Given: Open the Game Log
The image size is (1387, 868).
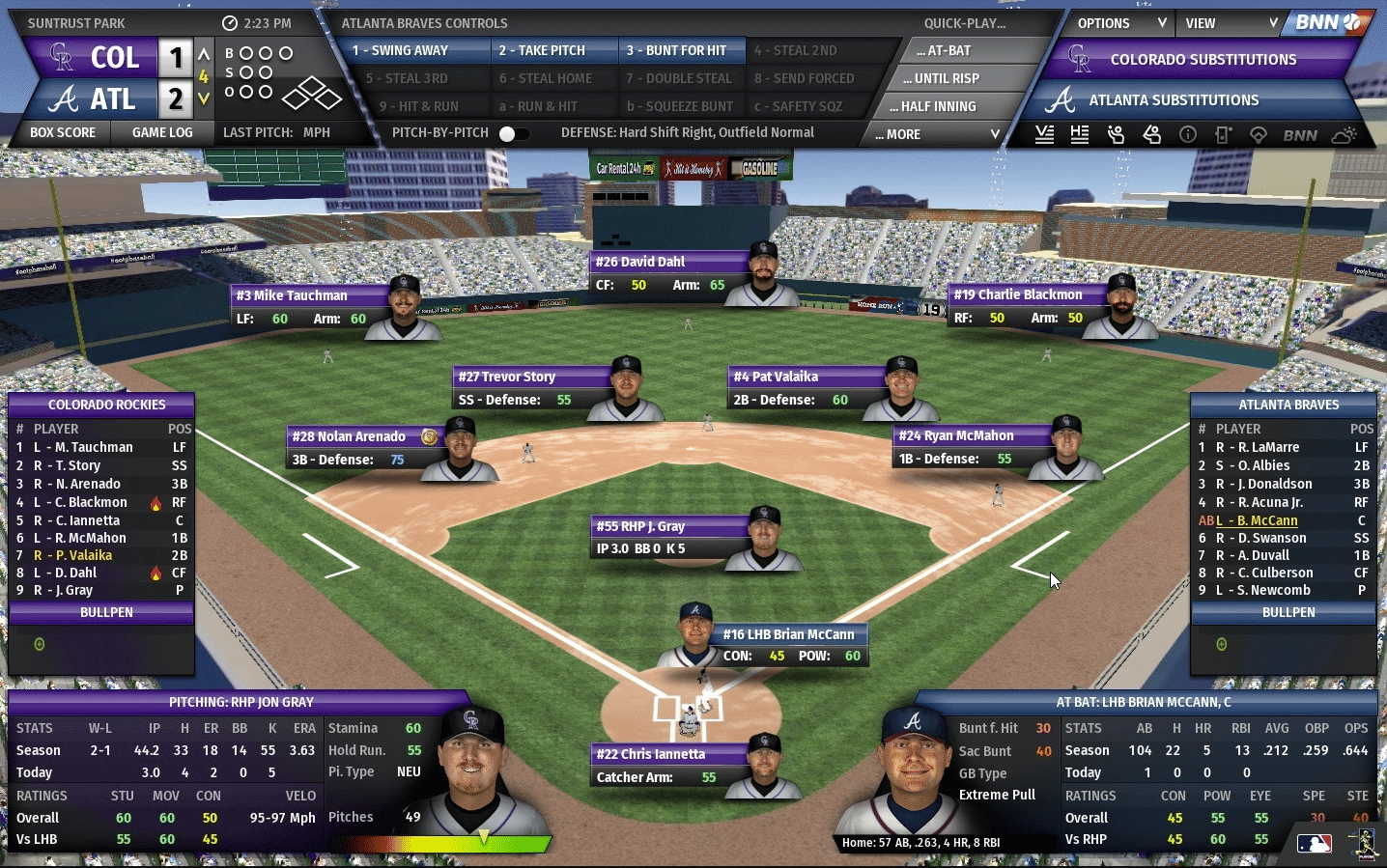Looking at the screenshot, I should click(162, 132).
